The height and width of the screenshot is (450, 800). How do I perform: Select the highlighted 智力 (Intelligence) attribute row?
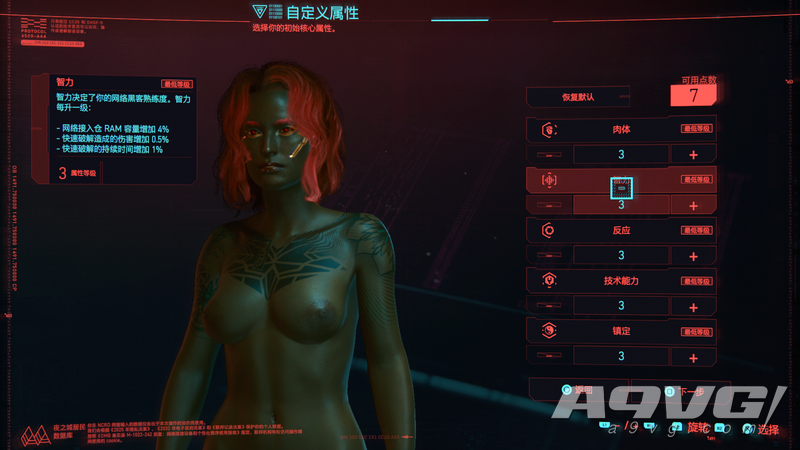[621, 180]
